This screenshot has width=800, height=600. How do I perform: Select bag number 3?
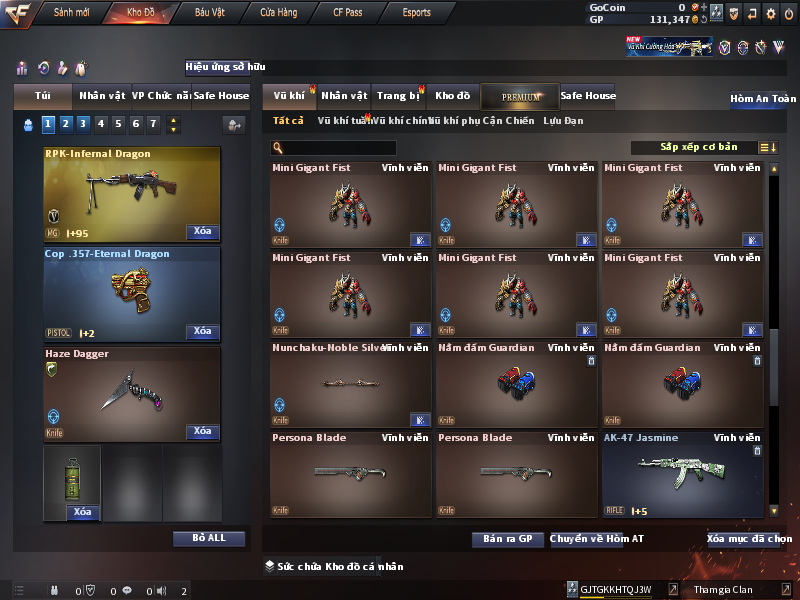[83, 124]
